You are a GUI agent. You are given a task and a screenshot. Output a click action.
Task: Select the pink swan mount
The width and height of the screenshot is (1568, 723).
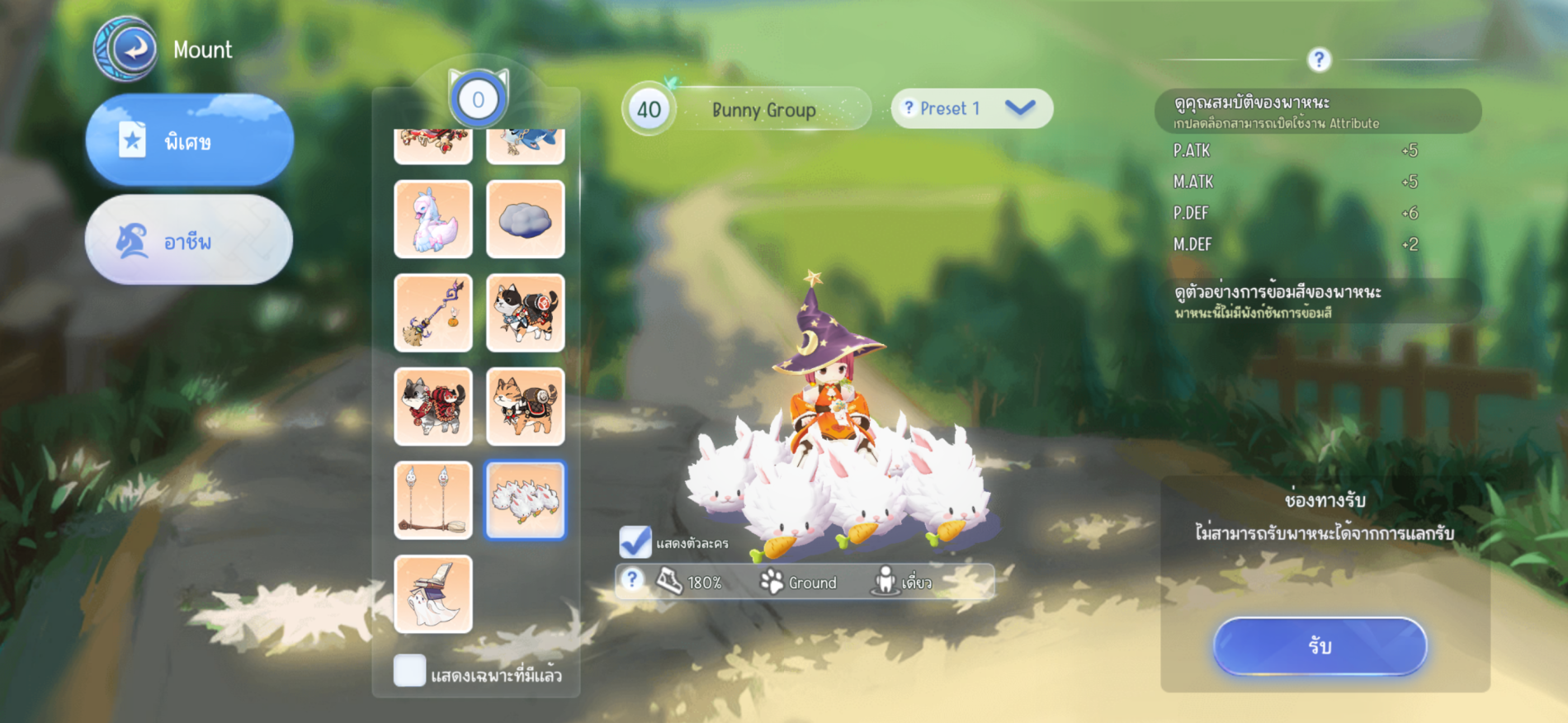point(433,220)
